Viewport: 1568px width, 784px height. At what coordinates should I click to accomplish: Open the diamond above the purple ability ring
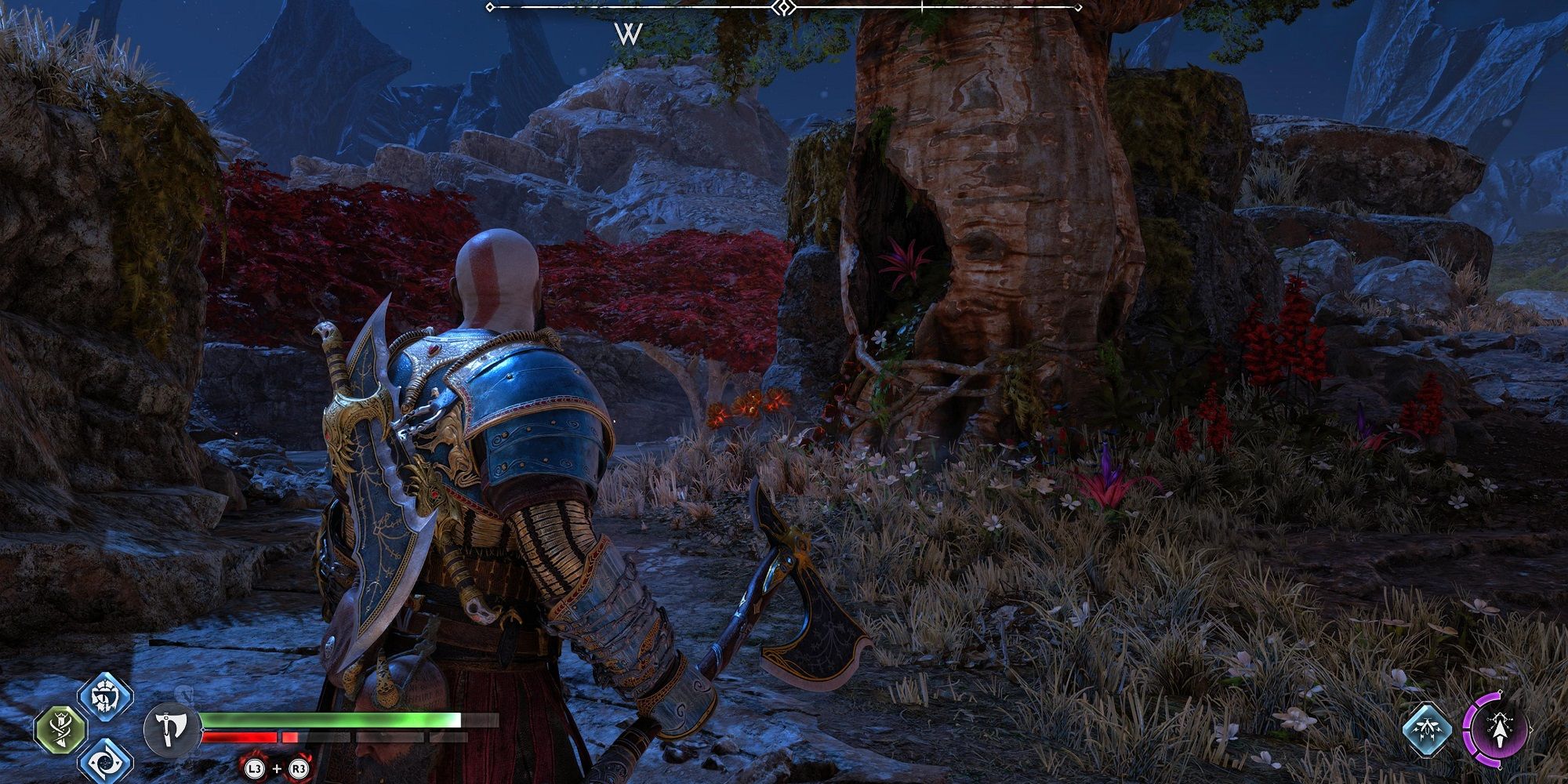[x=1501, y=691]
